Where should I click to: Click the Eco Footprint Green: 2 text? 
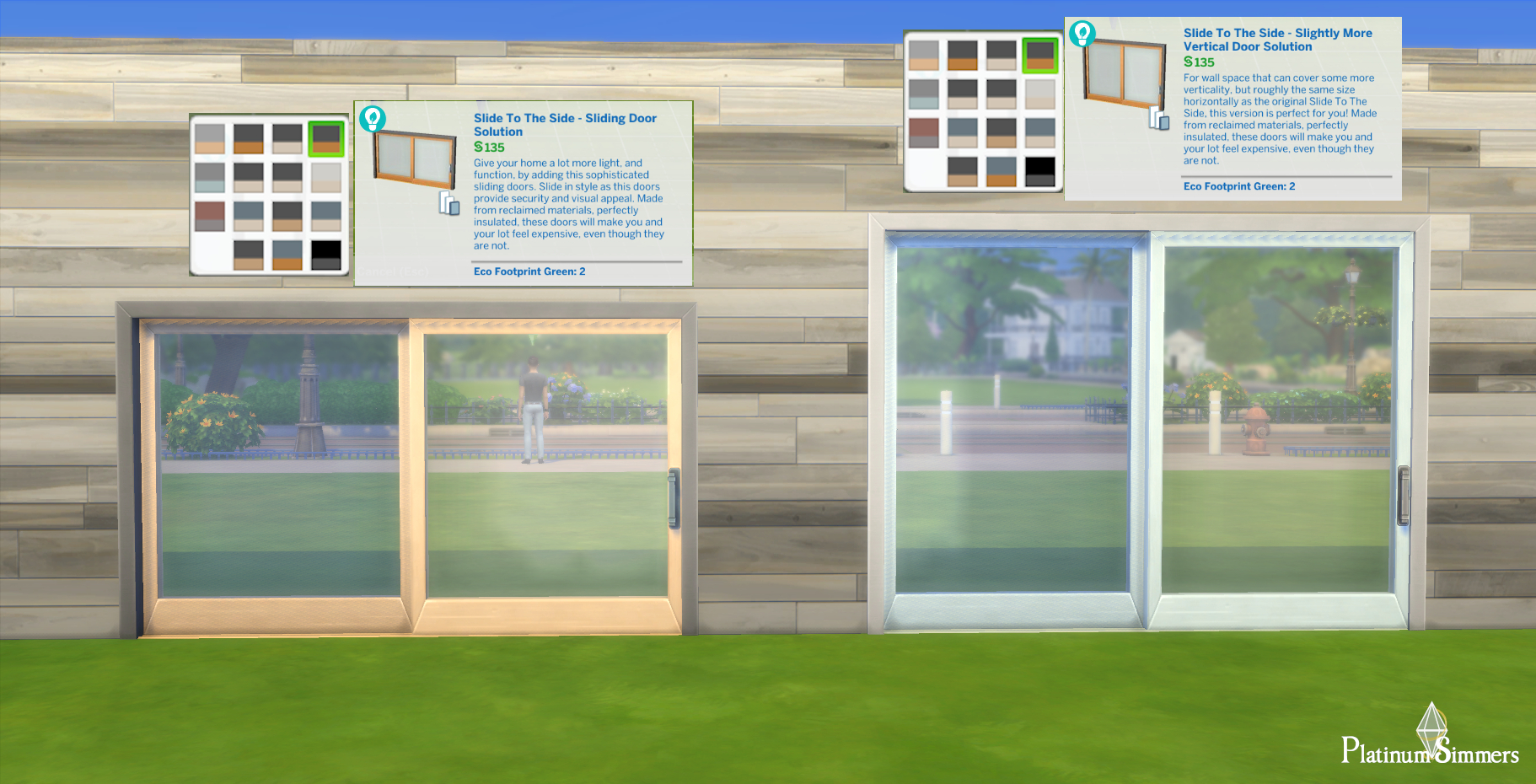529,271
